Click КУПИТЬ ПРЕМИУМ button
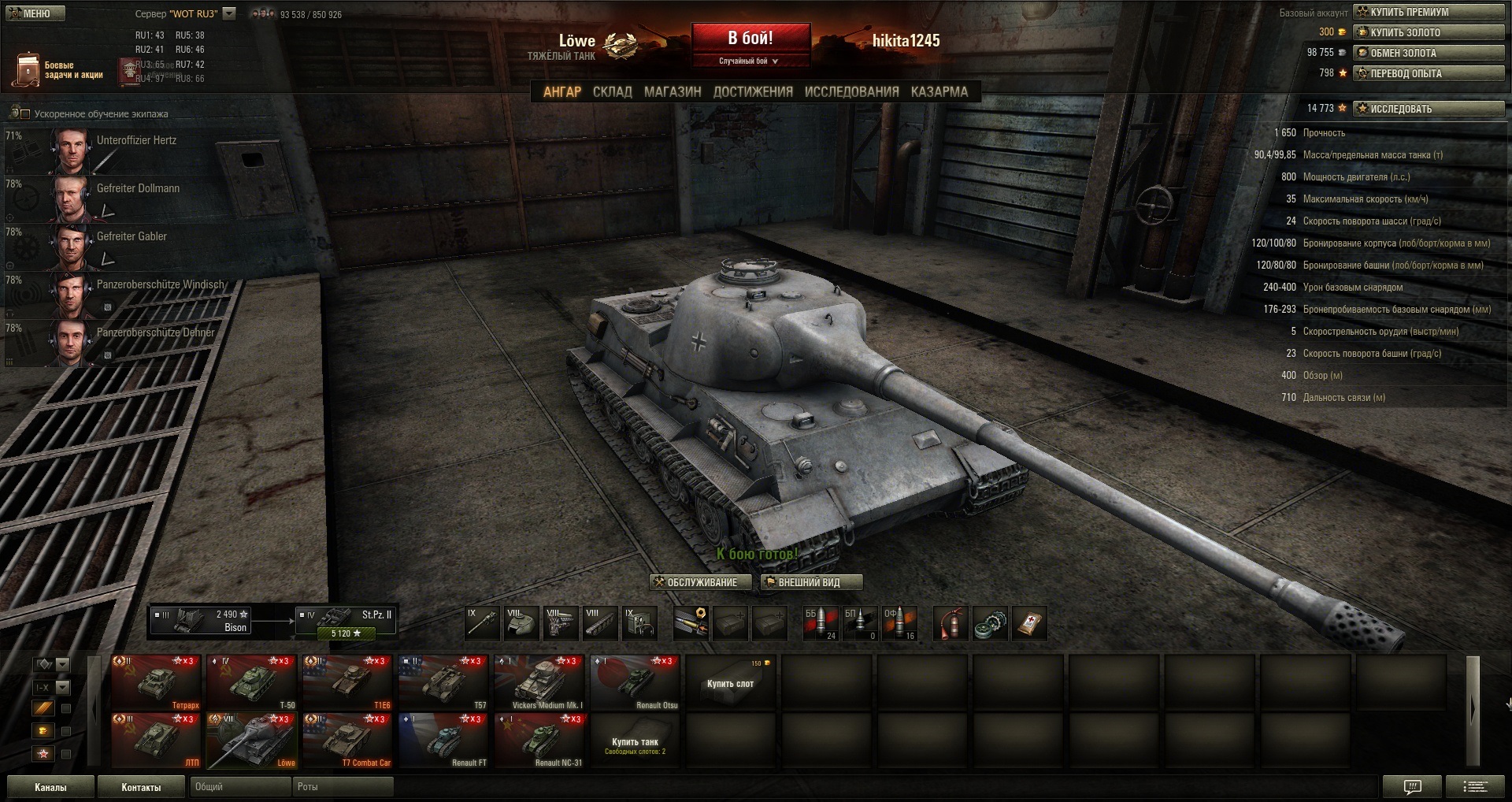This screenshot has height=802, width=1512. 1429,12
